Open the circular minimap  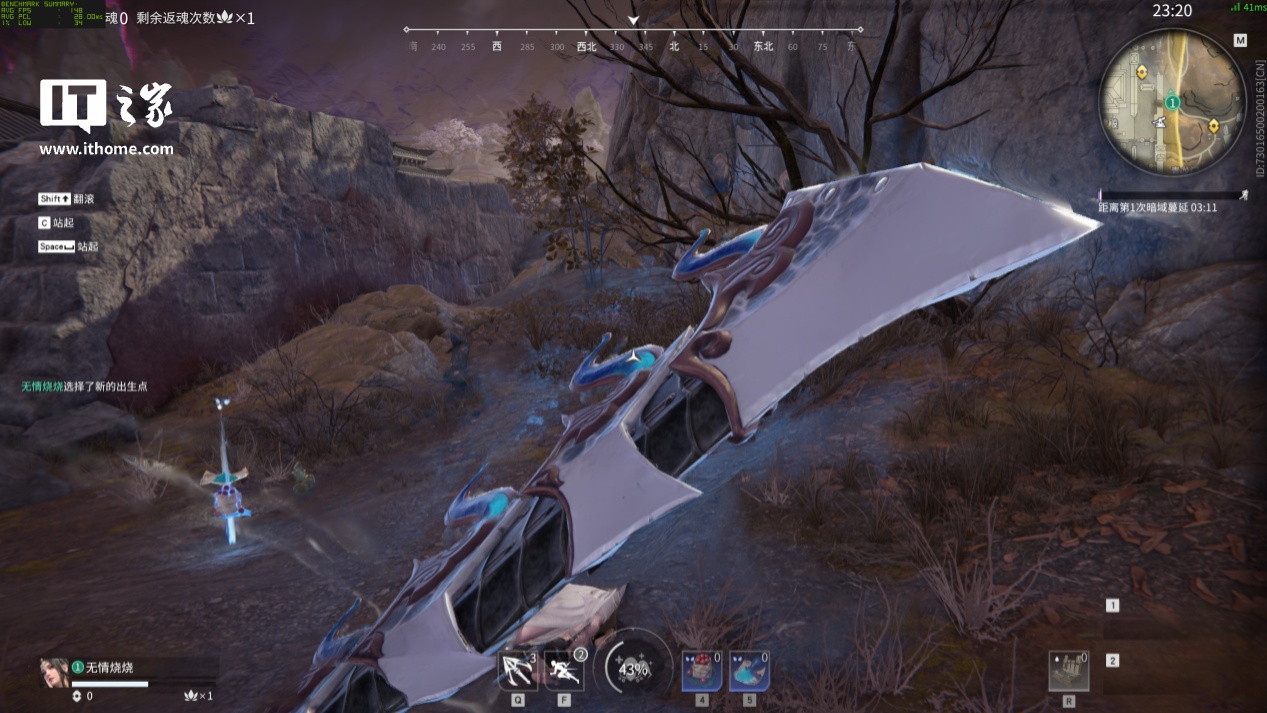coord(1172,101)
